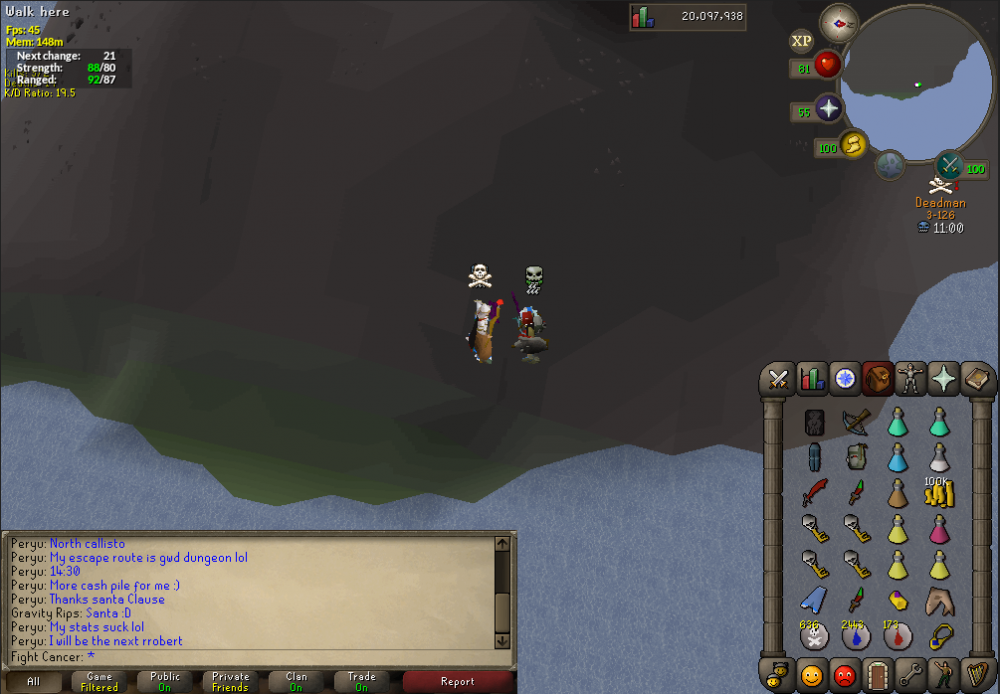Toggle the XP drops button
Image resolution: width=1000 pixels, height=694 pixels.
pyautogui.click(x=801, y=41)
